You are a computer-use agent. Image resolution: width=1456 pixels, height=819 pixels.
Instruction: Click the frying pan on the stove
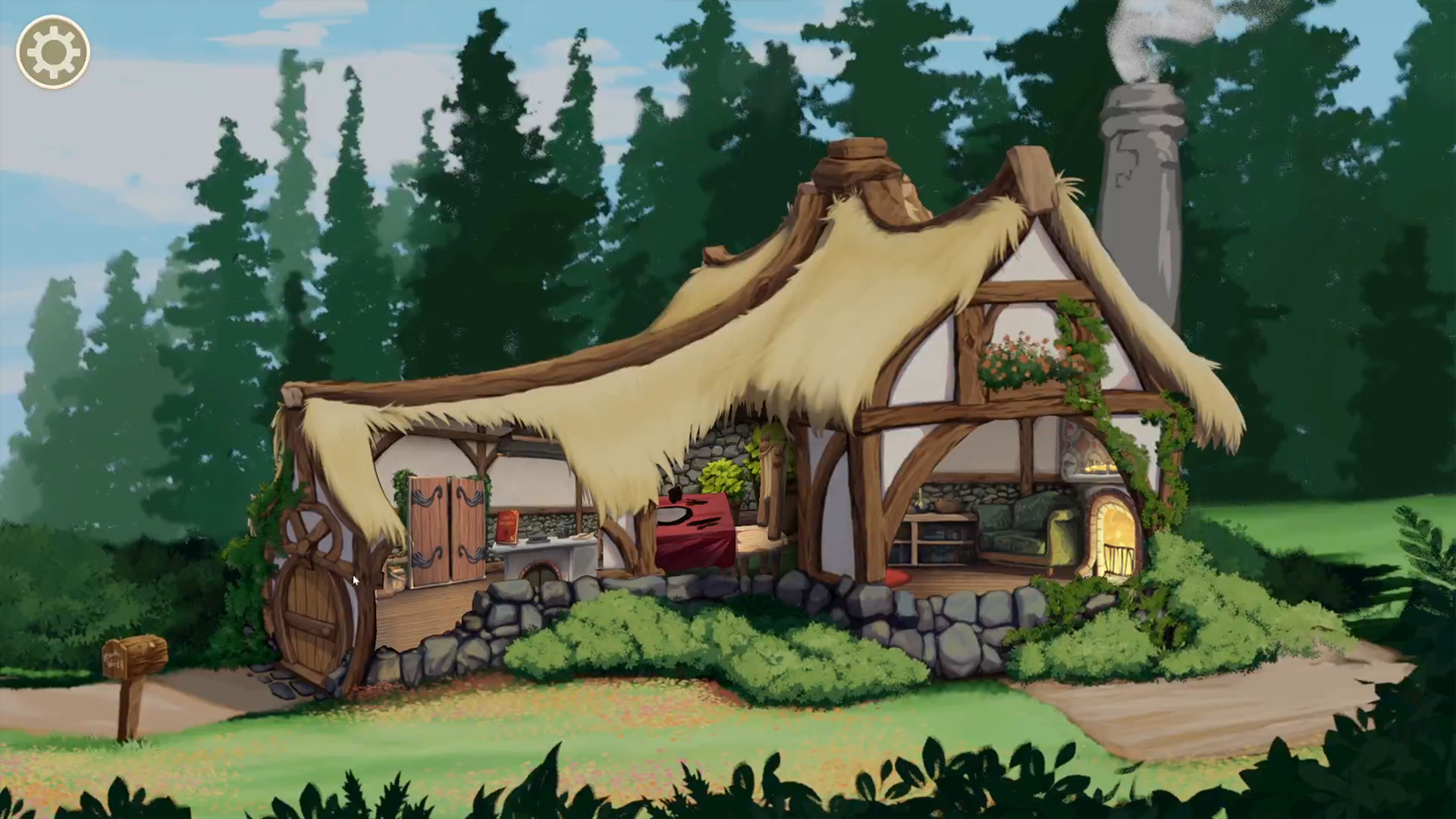coord(538,539)
